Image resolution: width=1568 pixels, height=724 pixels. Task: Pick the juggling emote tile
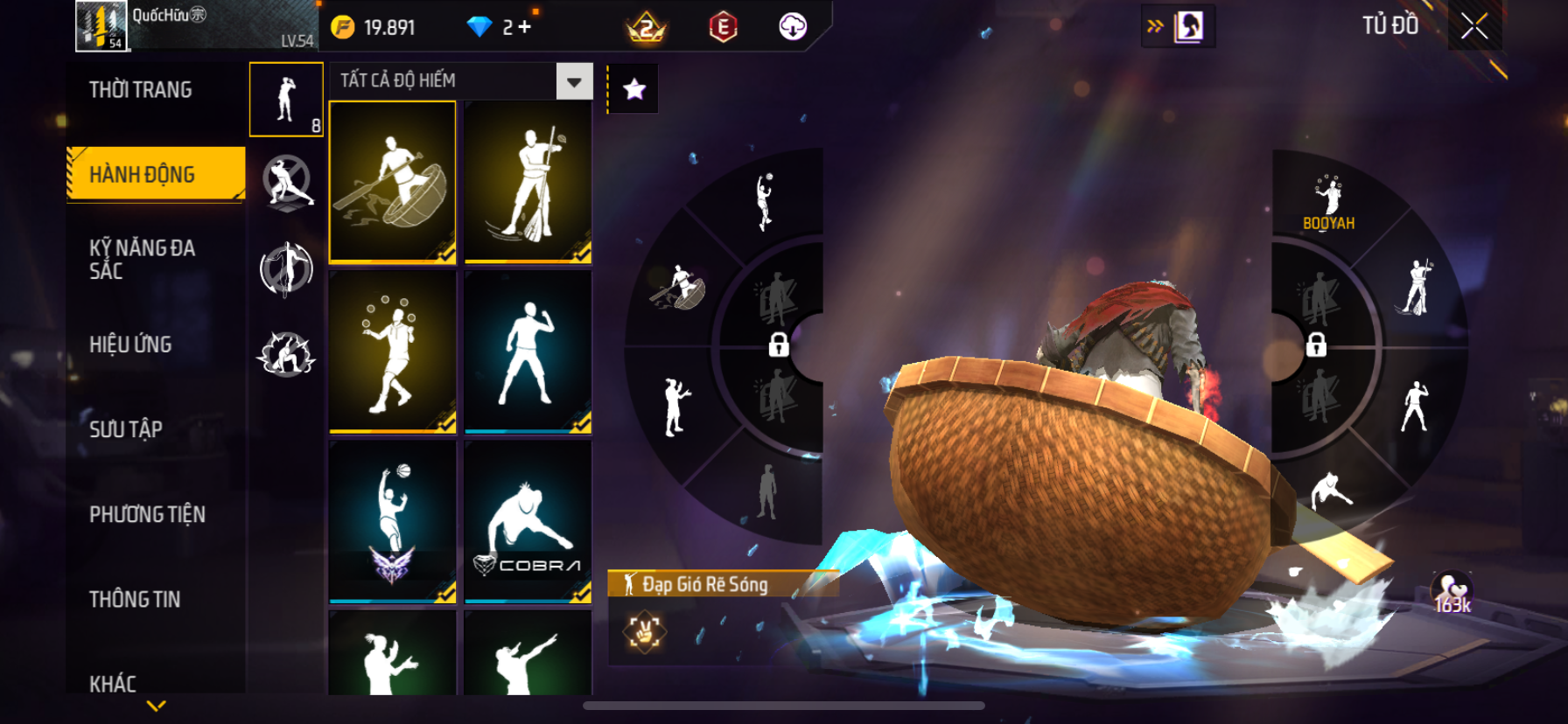pos(392,352)
